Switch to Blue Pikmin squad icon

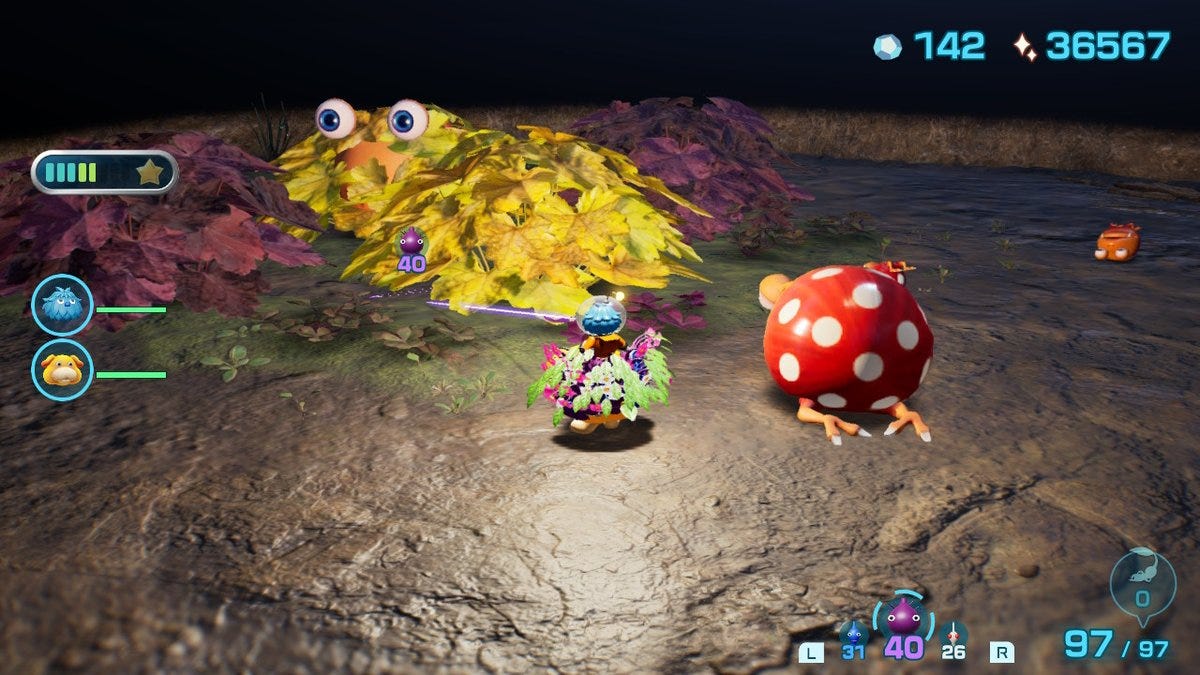pyautogui.click(x=853, y=635)
